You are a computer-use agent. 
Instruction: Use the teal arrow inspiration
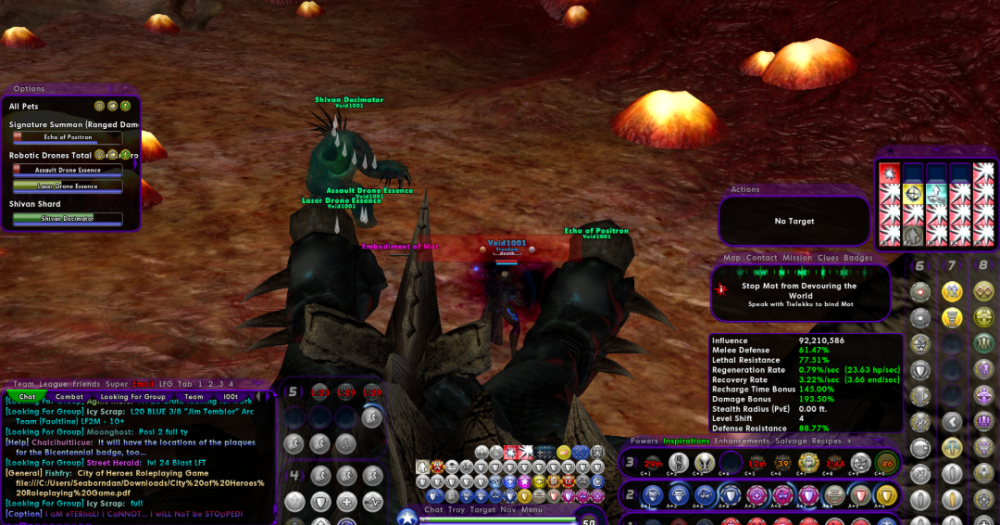pos(936,195)
